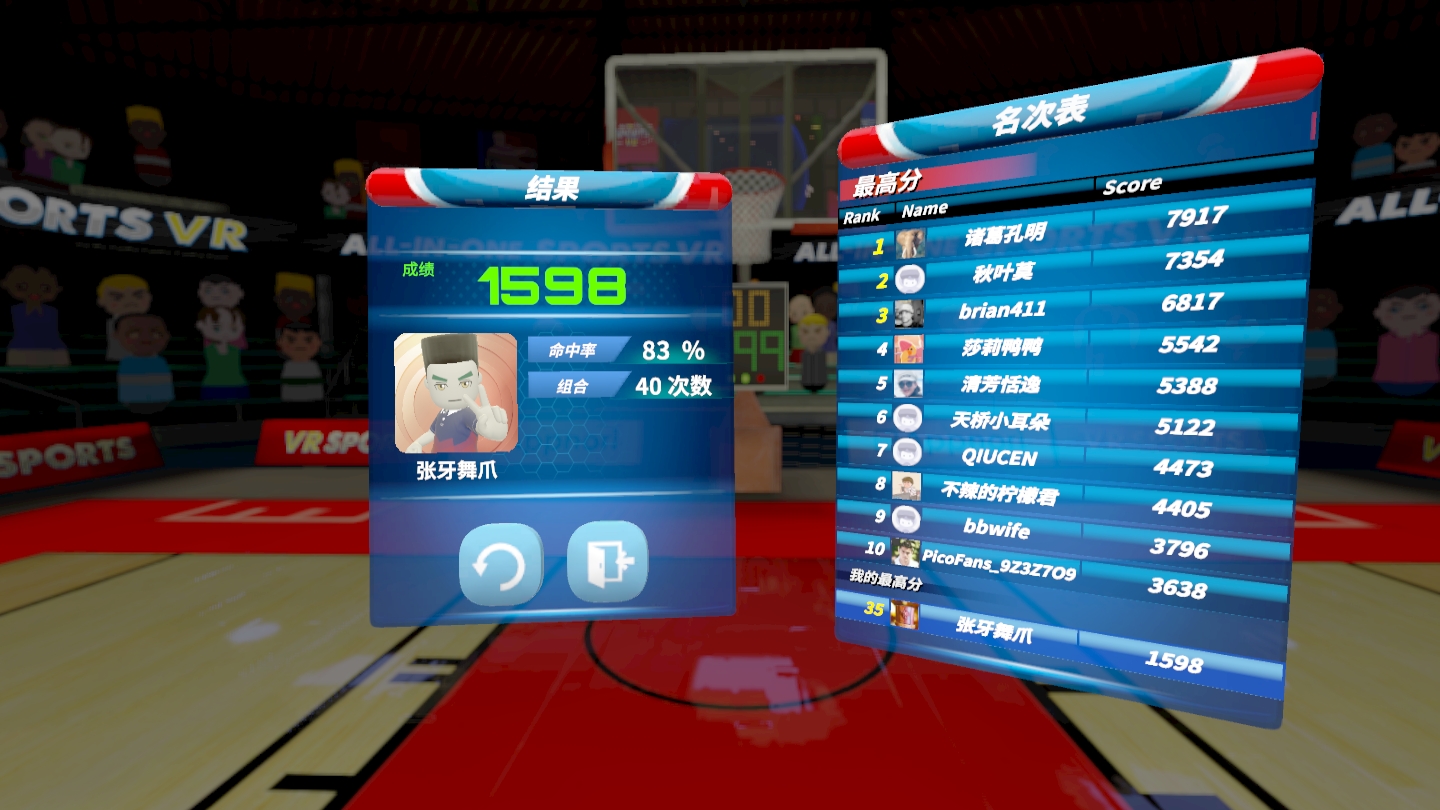Click the 命中率 83% stat field

(618, 349)
